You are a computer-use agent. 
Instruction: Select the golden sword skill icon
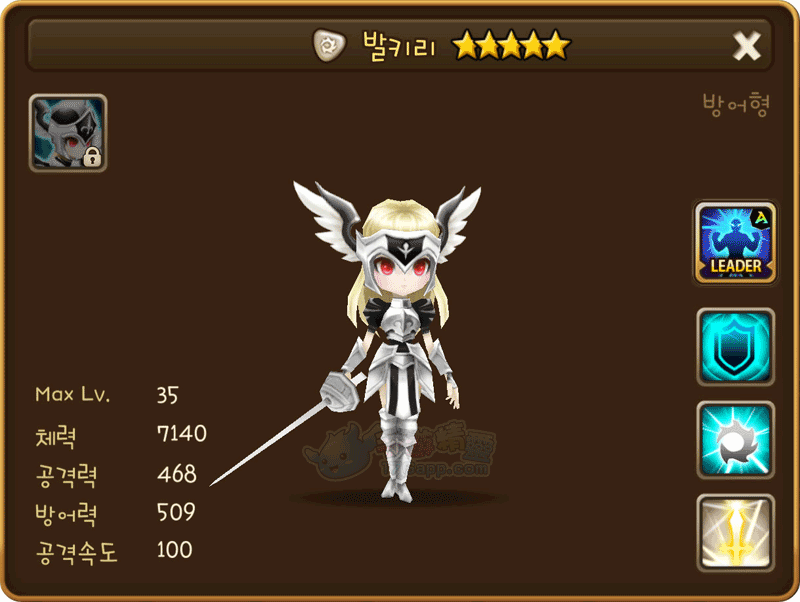pyautogui.click(x=736, y=534)
